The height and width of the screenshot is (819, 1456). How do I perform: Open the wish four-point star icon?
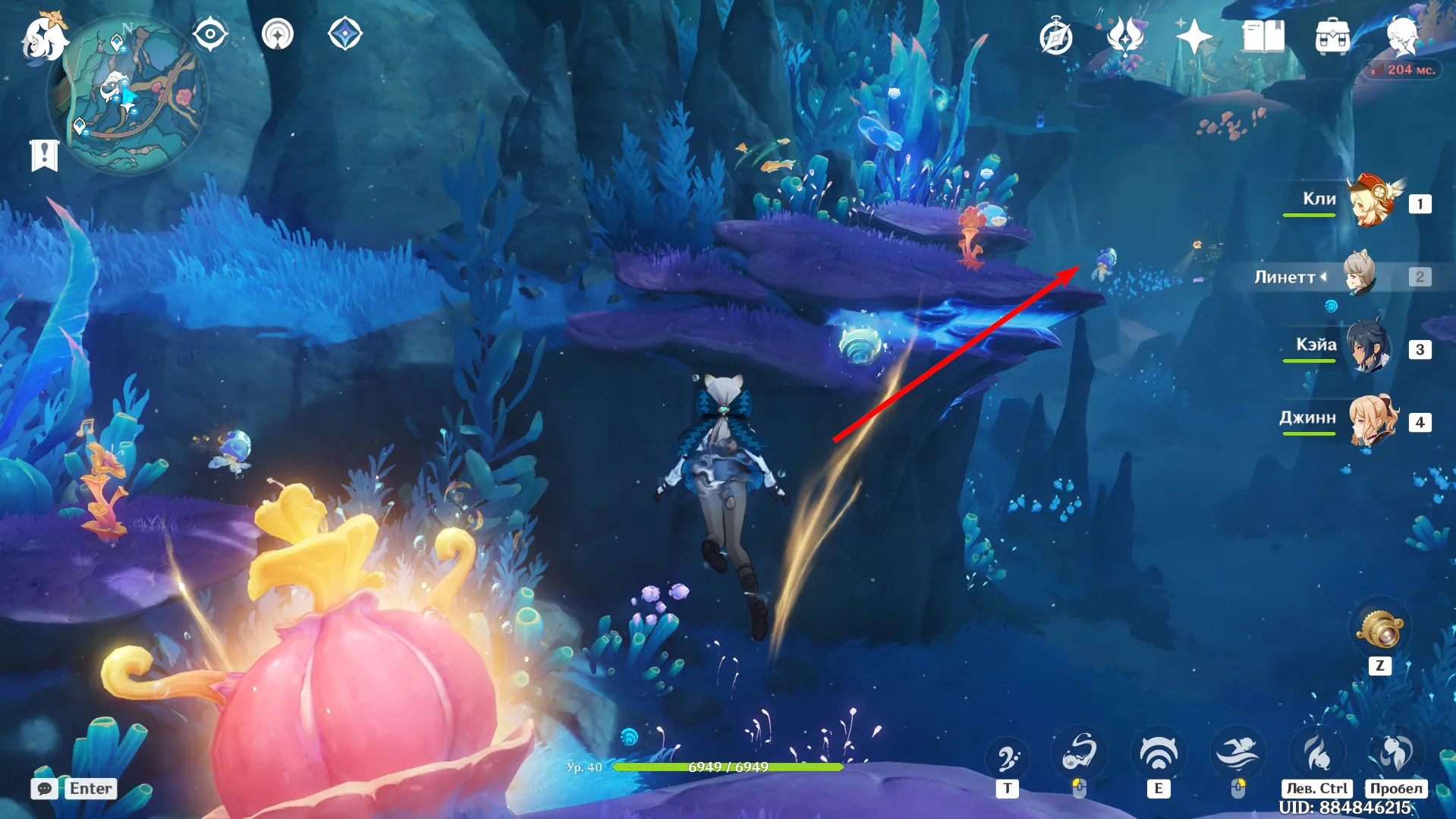click(1193, 36)
